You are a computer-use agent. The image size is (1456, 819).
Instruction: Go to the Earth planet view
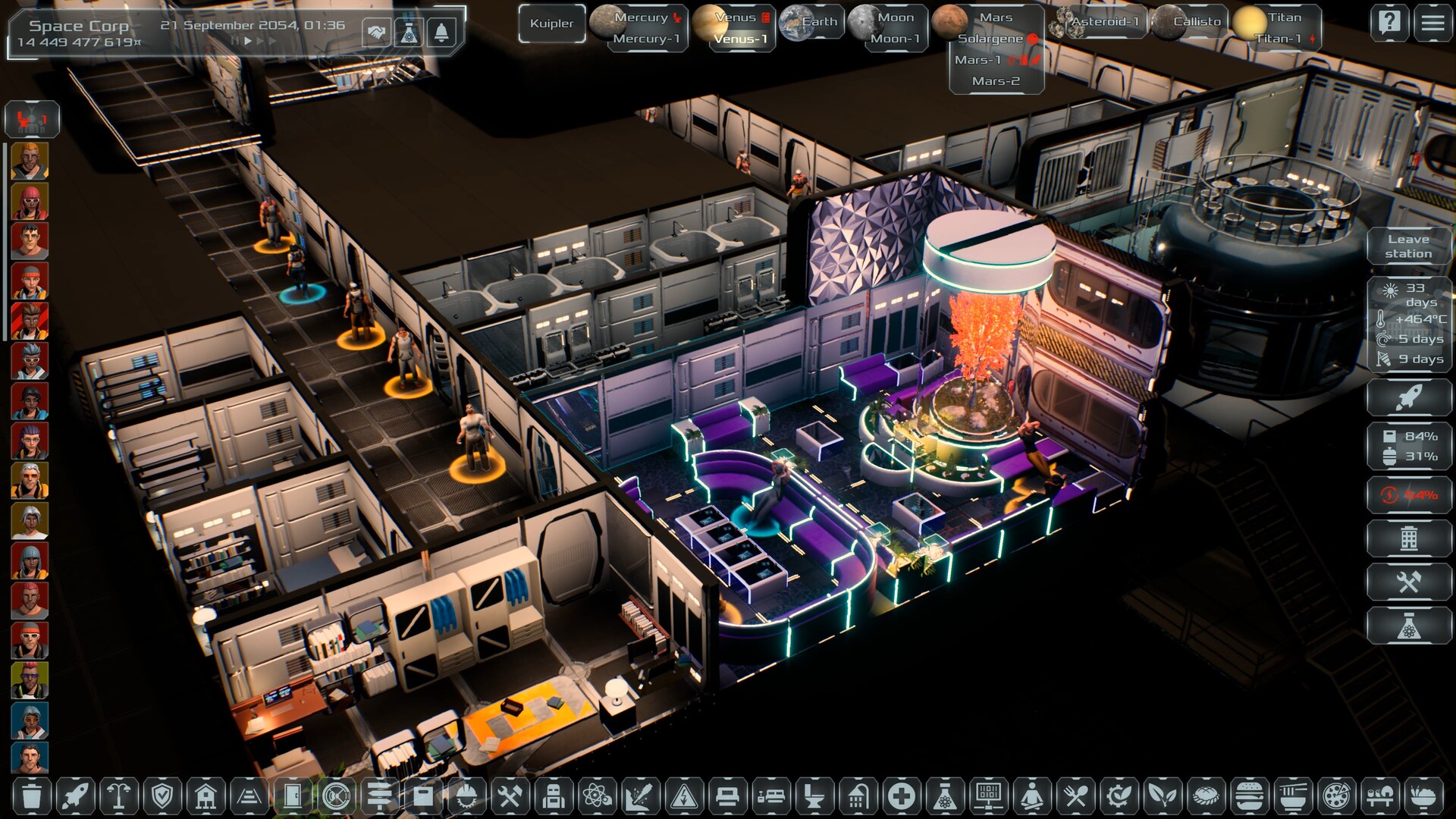[x=810, y=22]
